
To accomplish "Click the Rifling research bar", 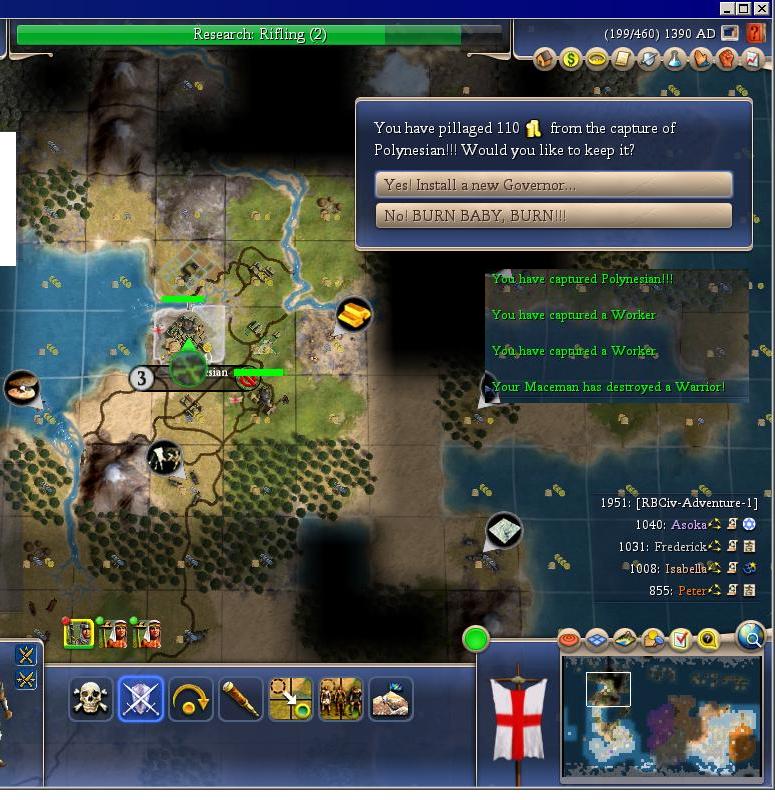I will (260, 35).
